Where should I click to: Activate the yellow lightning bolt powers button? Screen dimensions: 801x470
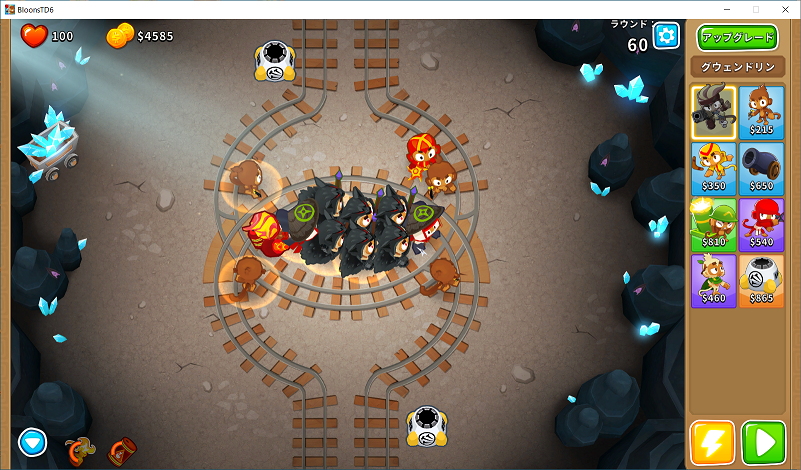click(x=712, y=442)
